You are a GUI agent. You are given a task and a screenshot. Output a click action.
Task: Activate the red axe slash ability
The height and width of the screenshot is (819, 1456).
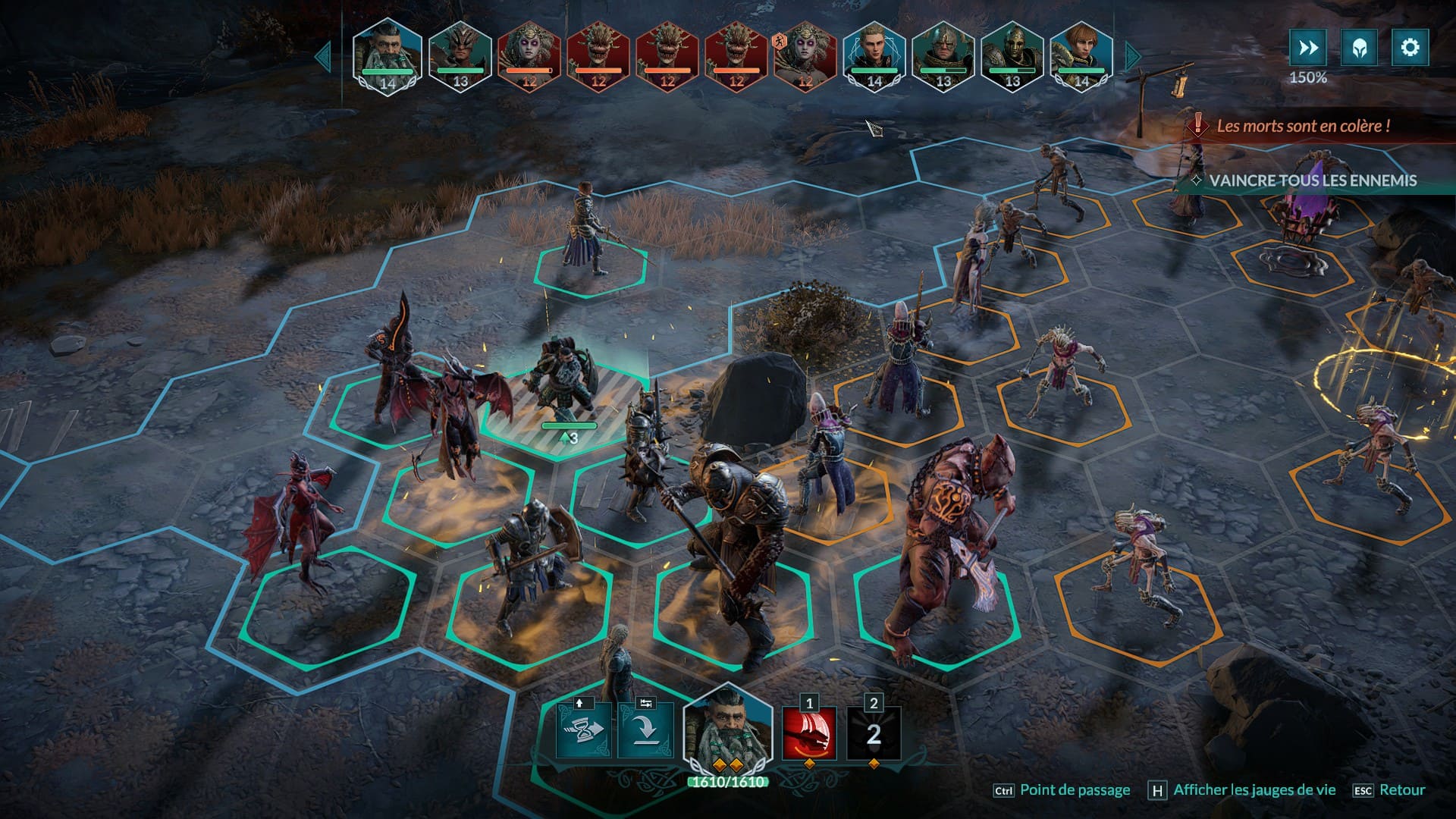(x=809, y=733)
